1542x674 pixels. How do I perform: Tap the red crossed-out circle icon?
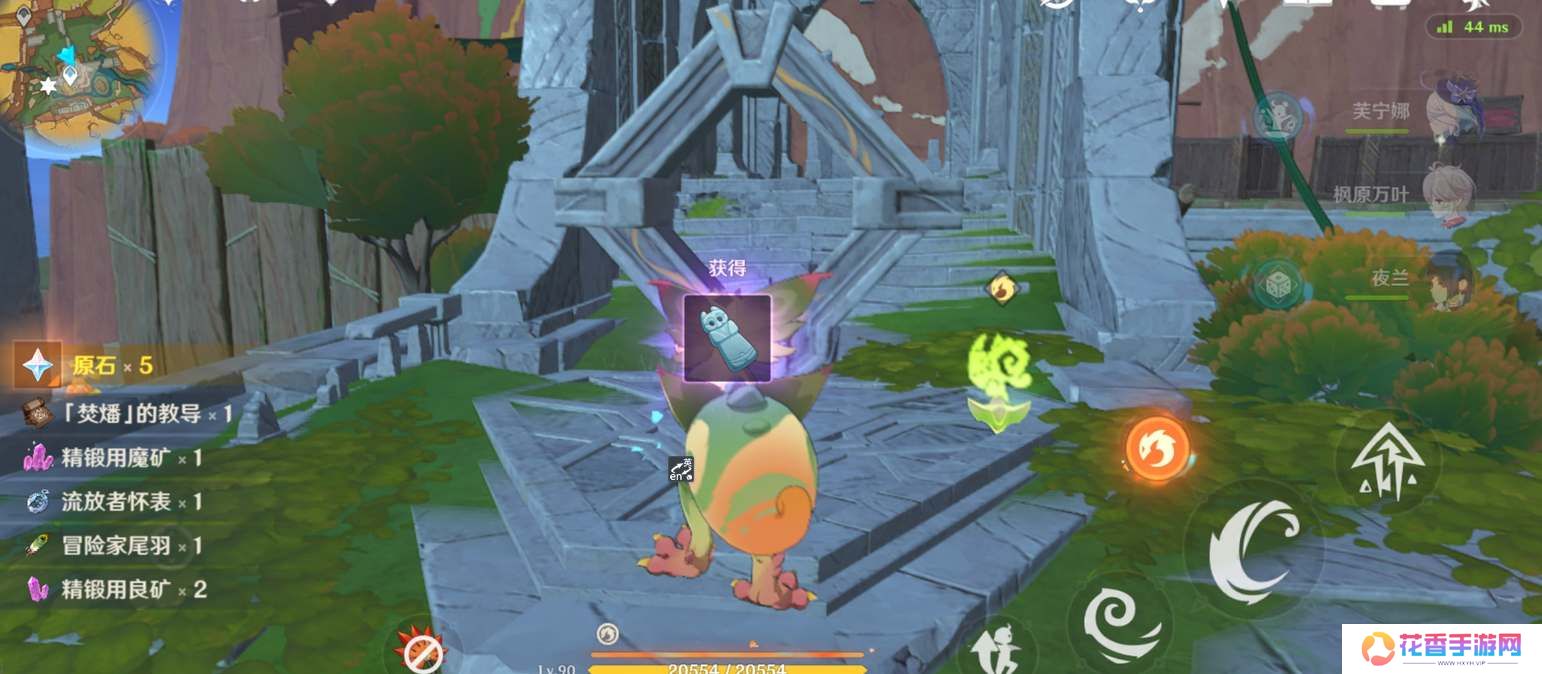[421, 651]
